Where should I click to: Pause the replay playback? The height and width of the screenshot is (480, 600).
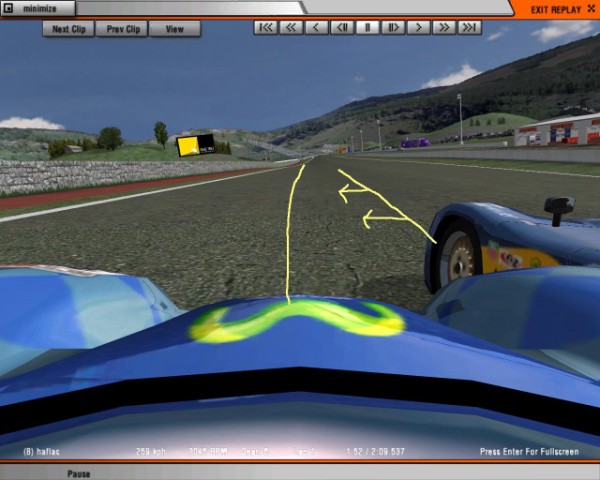368,28
